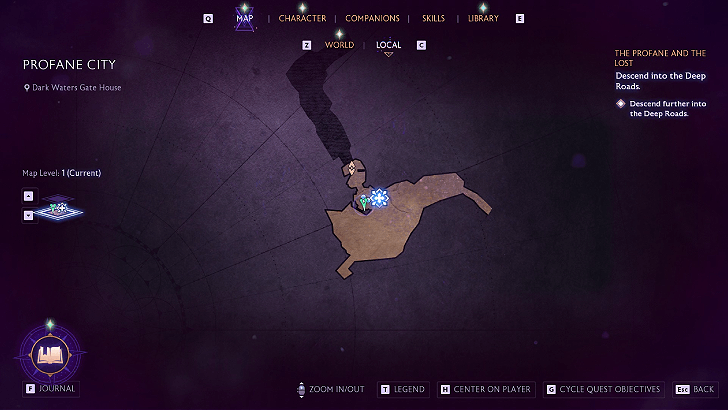Move down one map level
Image resolution: width=728 pixels, height=410 pixels.
click(x=28, y=214)
